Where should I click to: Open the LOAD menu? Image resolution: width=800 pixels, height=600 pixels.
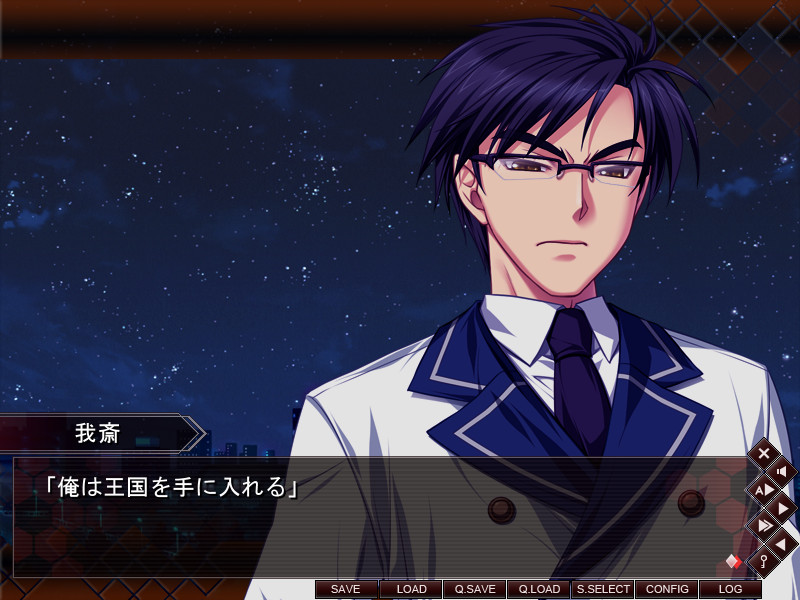click(411, 589)
